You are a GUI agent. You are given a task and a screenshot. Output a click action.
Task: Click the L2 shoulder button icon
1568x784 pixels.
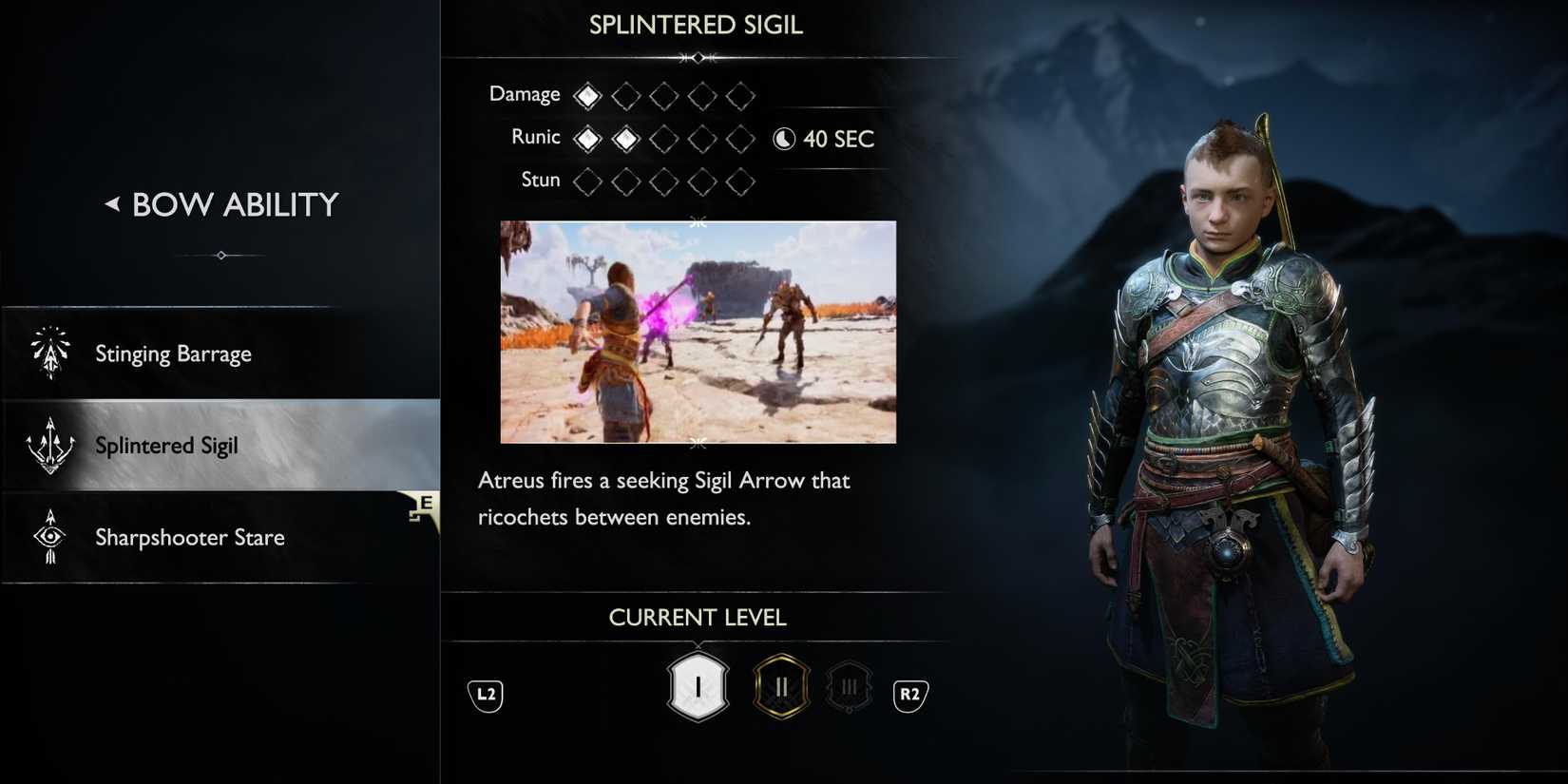[485, 695]
